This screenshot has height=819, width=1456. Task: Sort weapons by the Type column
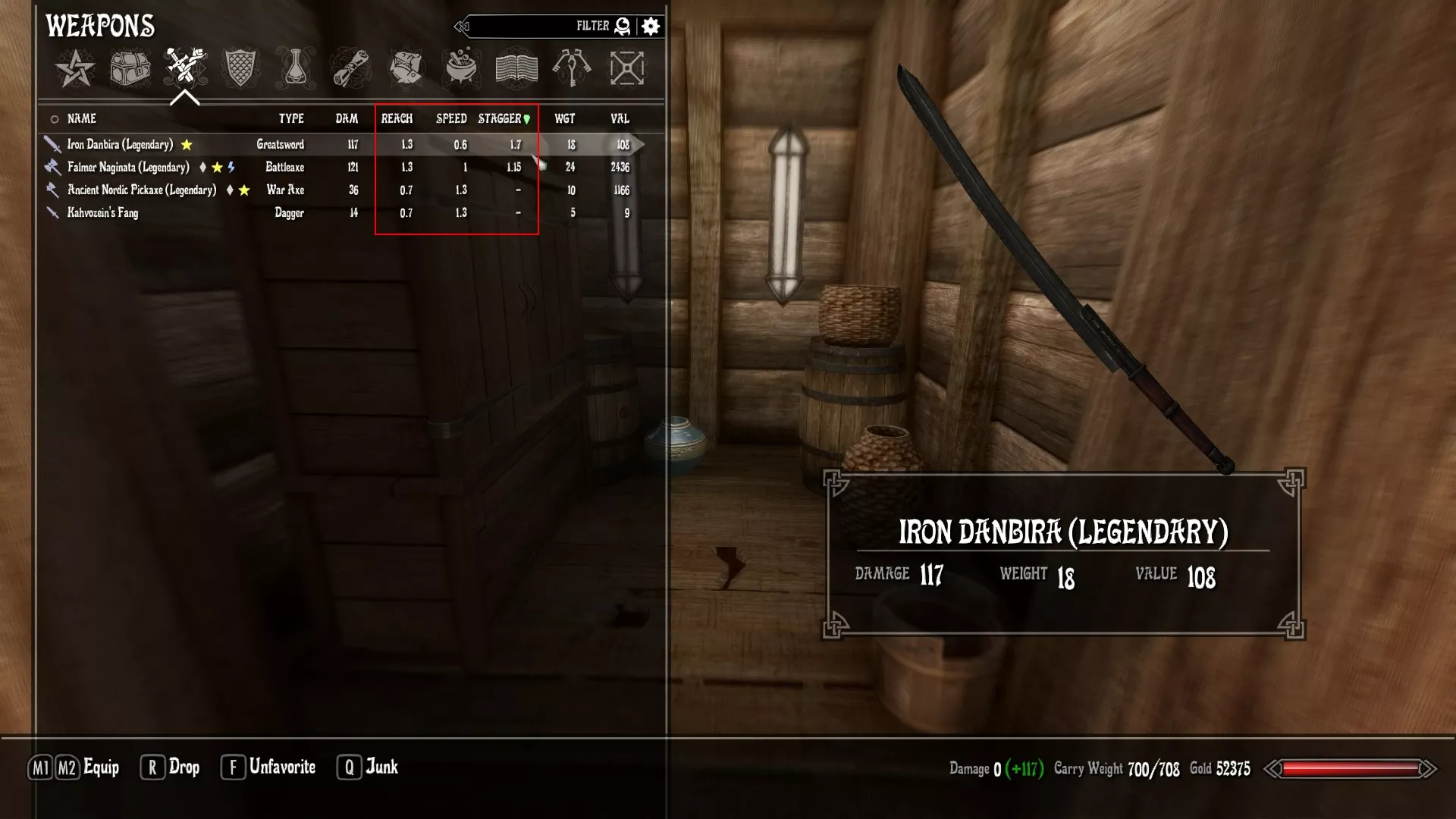point(291,118)
